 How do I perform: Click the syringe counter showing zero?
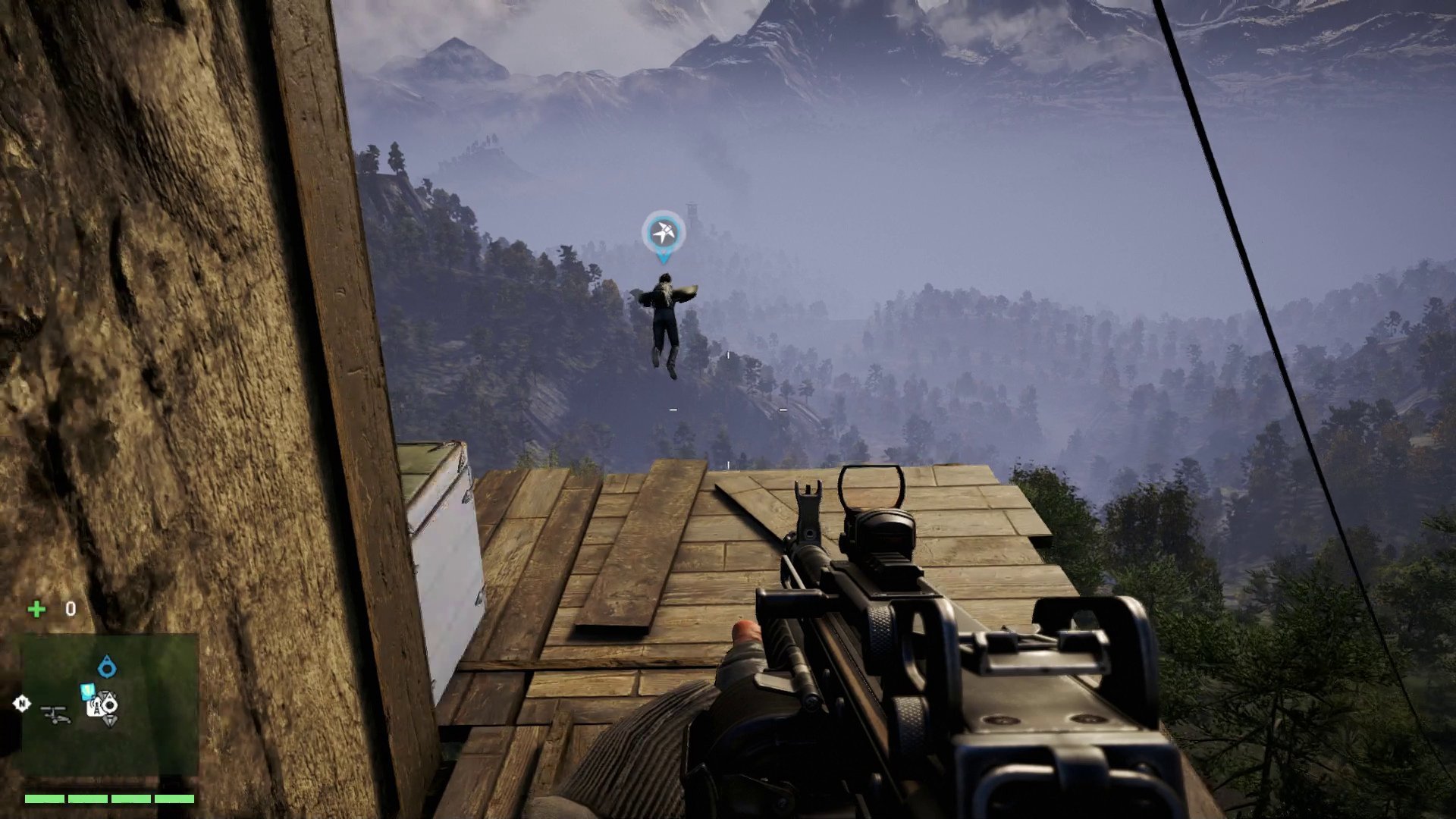69,608
